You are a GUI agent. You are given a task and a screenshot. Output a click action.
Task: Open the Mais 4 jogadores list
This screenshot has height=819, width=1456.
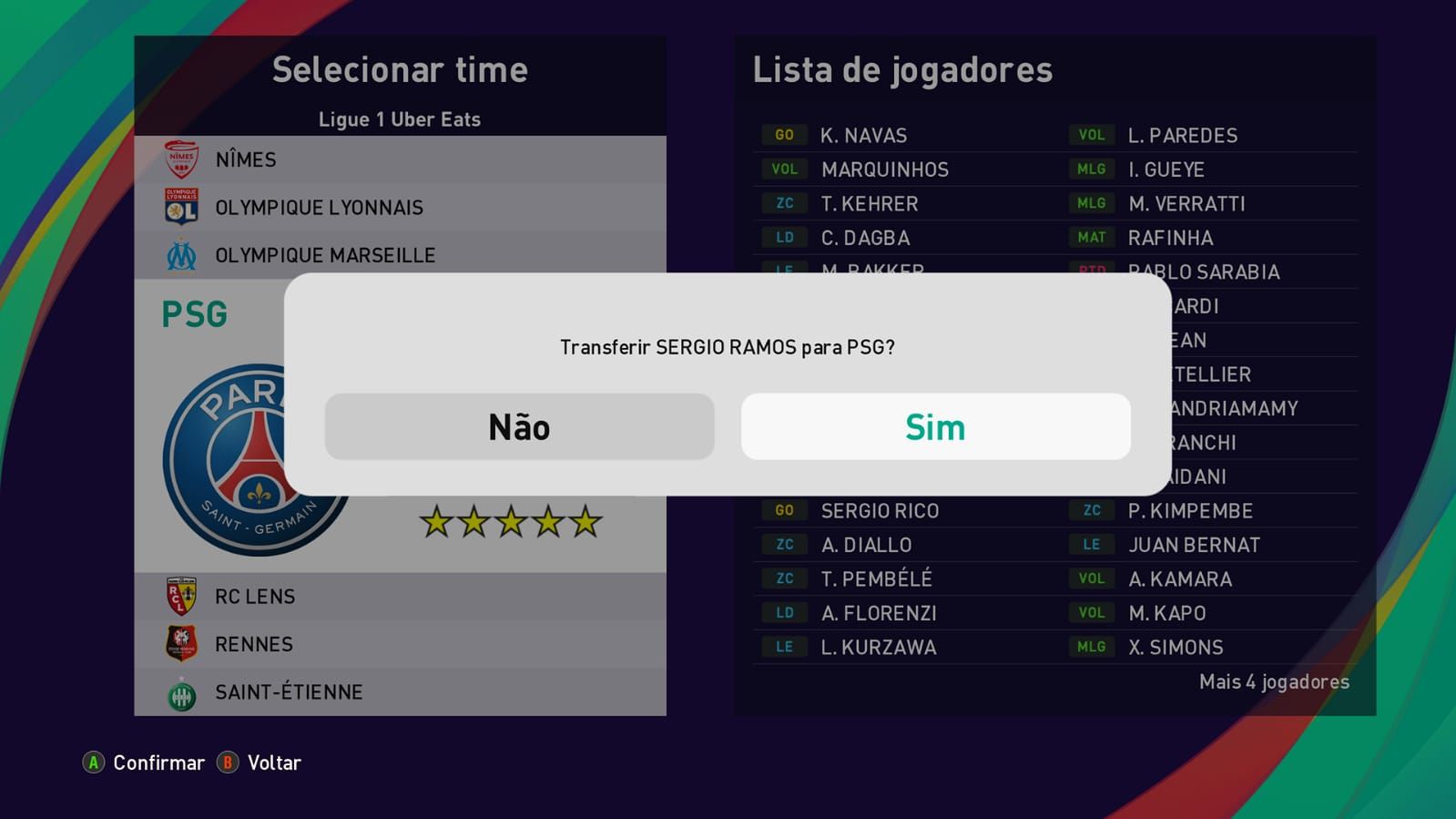1272,681
